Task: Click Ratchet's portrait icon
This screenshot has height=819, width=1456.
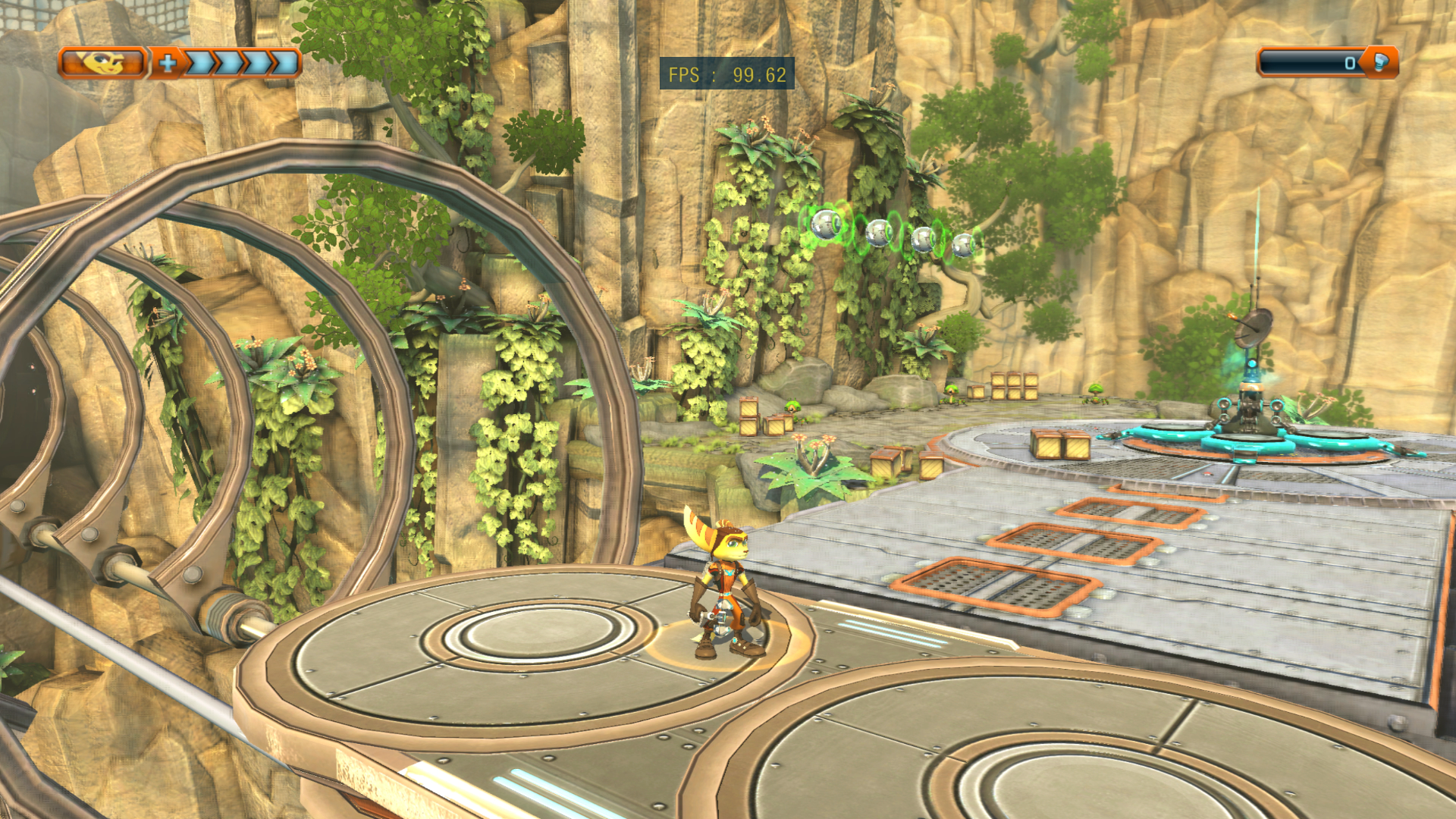Action: [102, 63]
